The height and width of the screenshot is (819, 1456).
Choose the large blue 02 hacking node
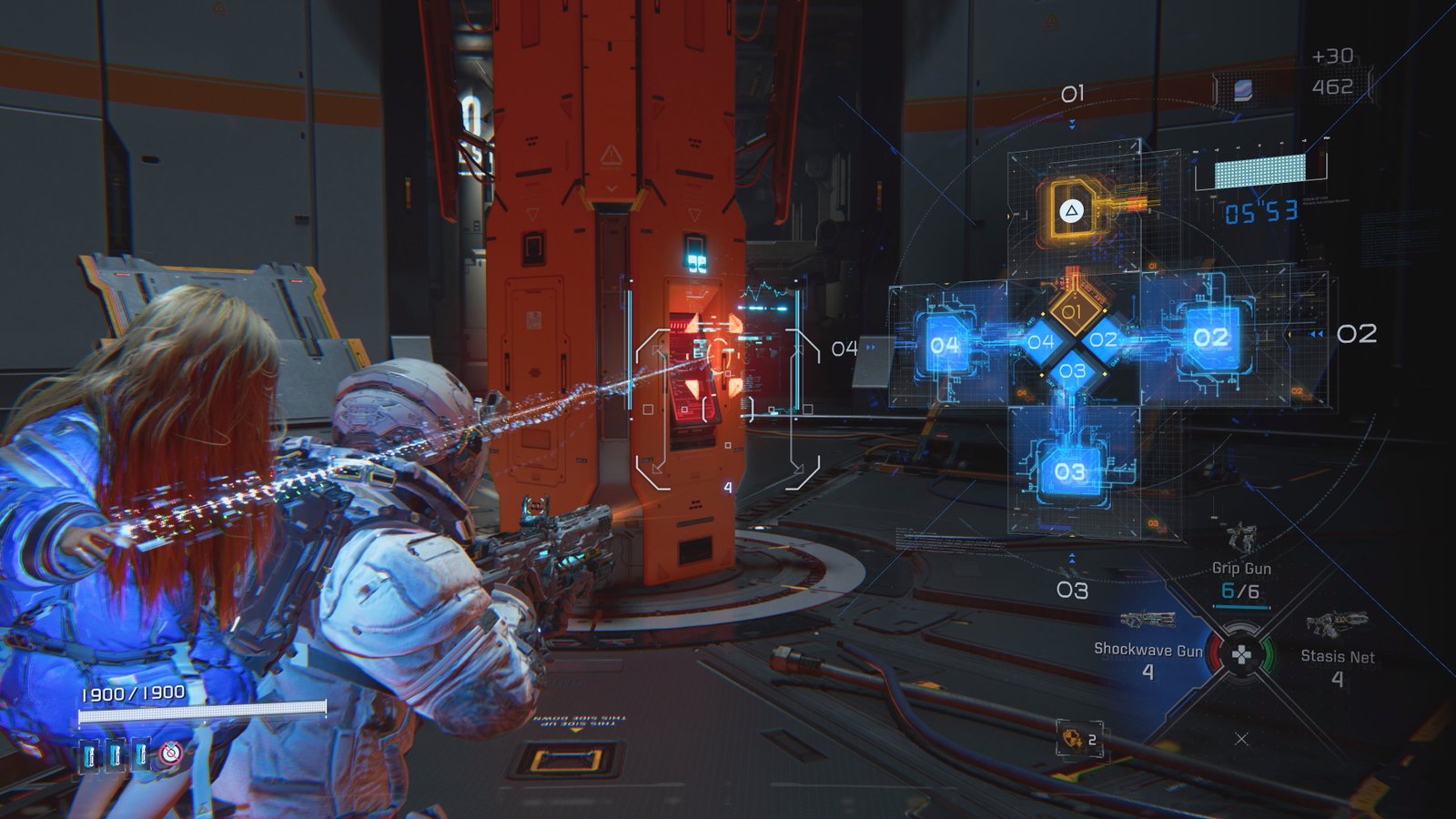click(1210, 338)
